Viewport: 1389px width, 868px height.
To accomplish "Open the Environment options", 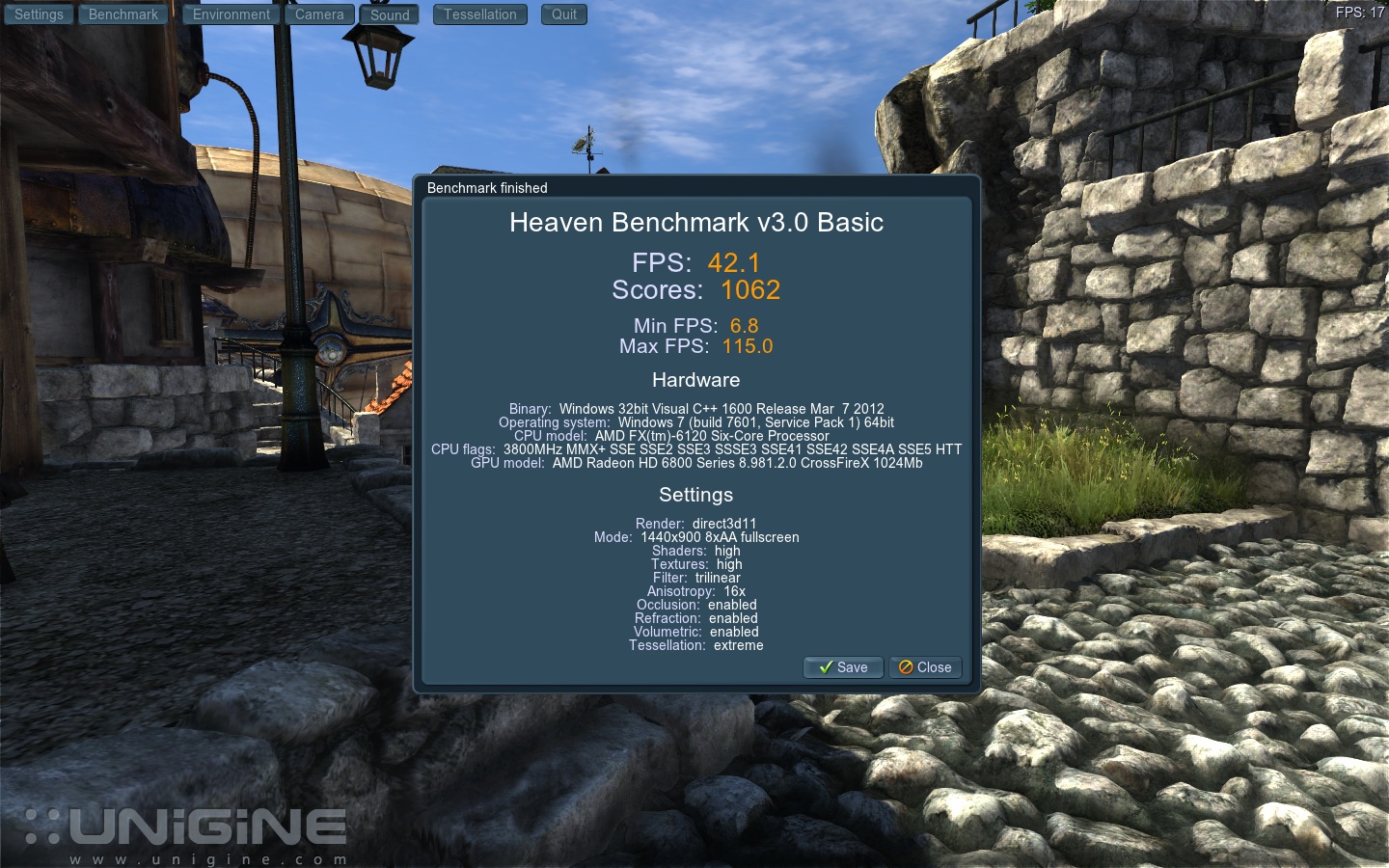I will point(231,14).
